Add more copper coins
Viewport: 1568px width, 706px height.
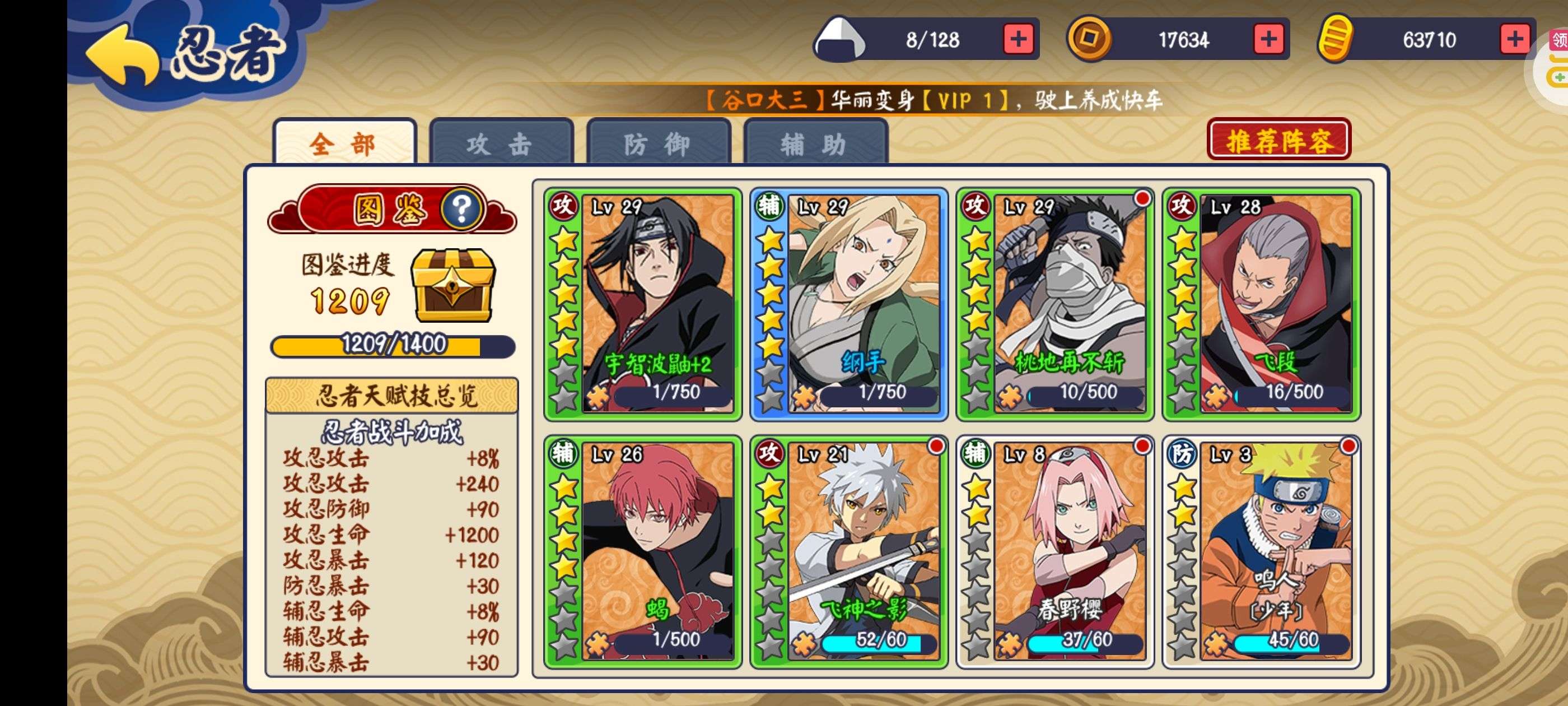point(1268,40)
